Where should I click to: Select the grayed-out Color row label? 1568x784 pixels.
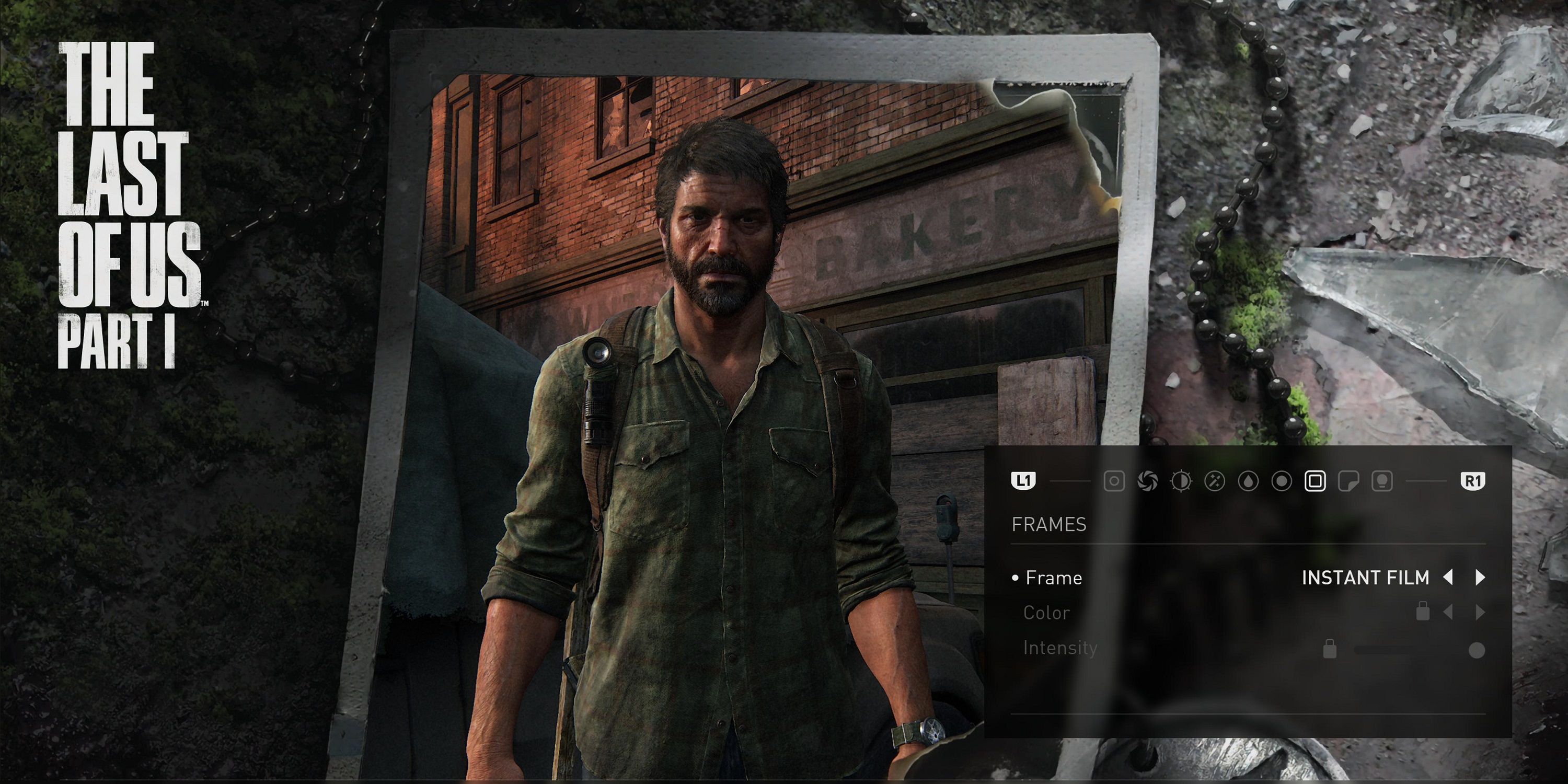pyautogui.click(x=1046, y=613)
